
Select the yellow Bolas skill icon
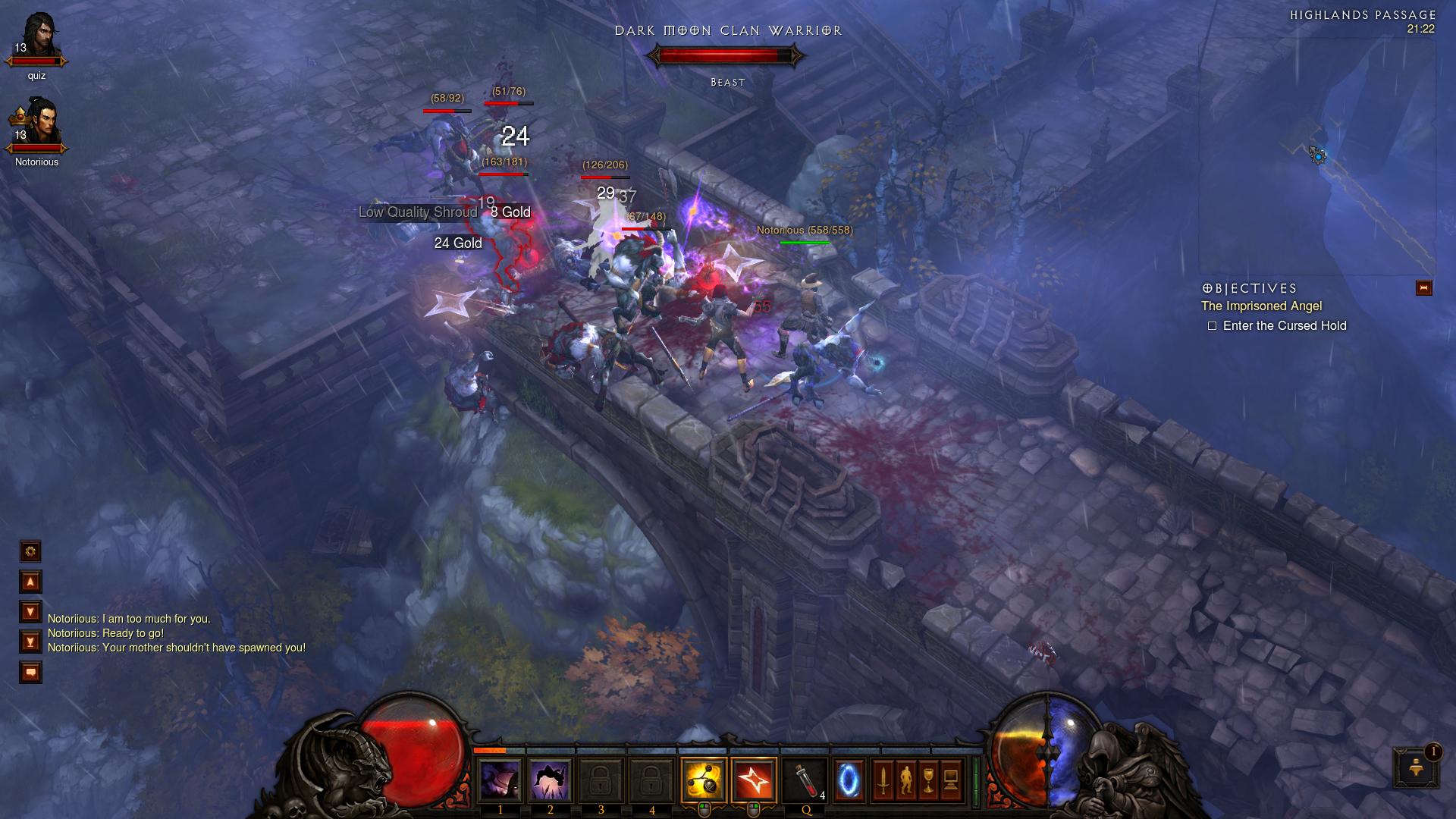click(703, 780)
